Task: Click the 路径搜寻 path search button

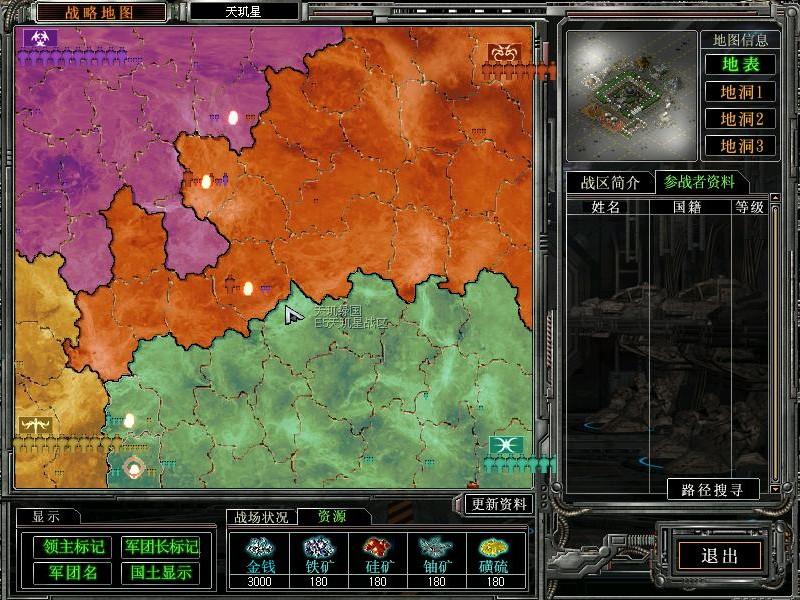Action: 713,490
